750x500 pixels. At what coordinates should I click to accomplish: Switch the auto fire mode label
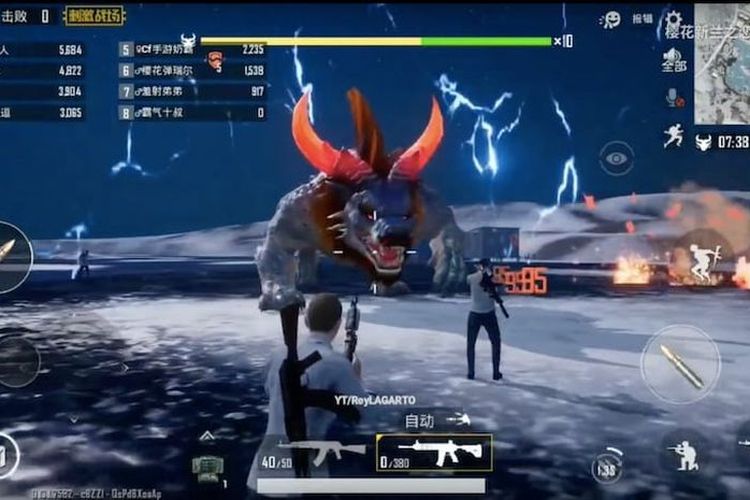[420, 420]
